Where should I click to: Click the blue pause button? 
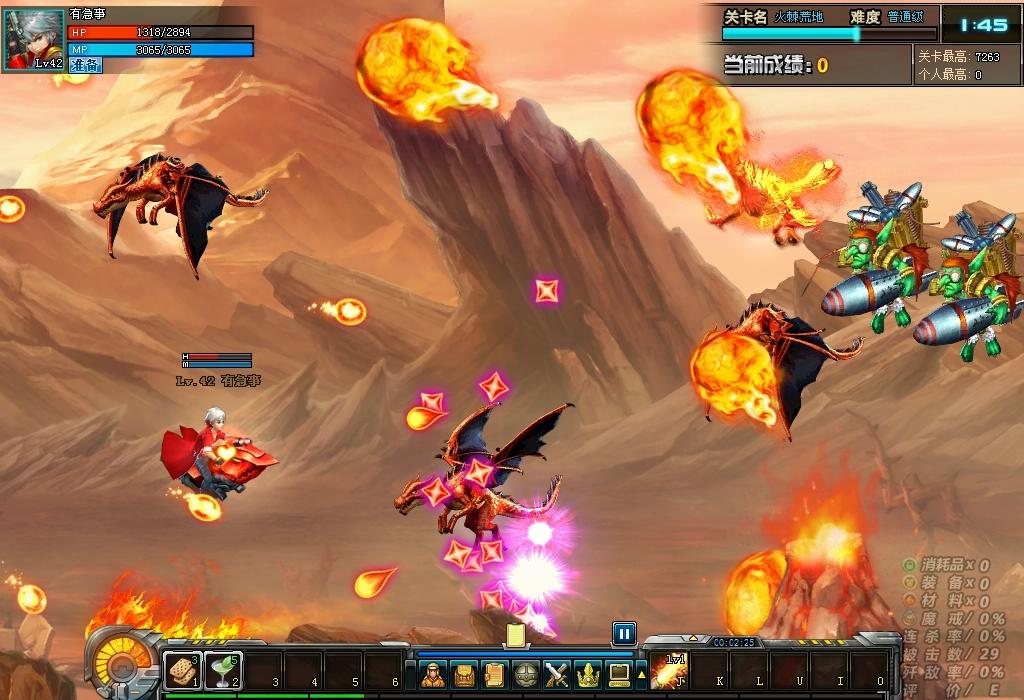point(624,633)
